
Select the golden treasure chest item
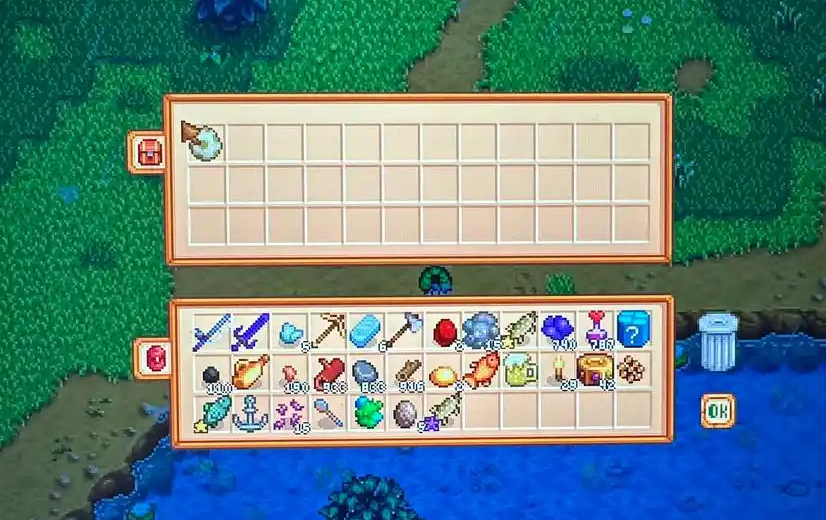596,370
